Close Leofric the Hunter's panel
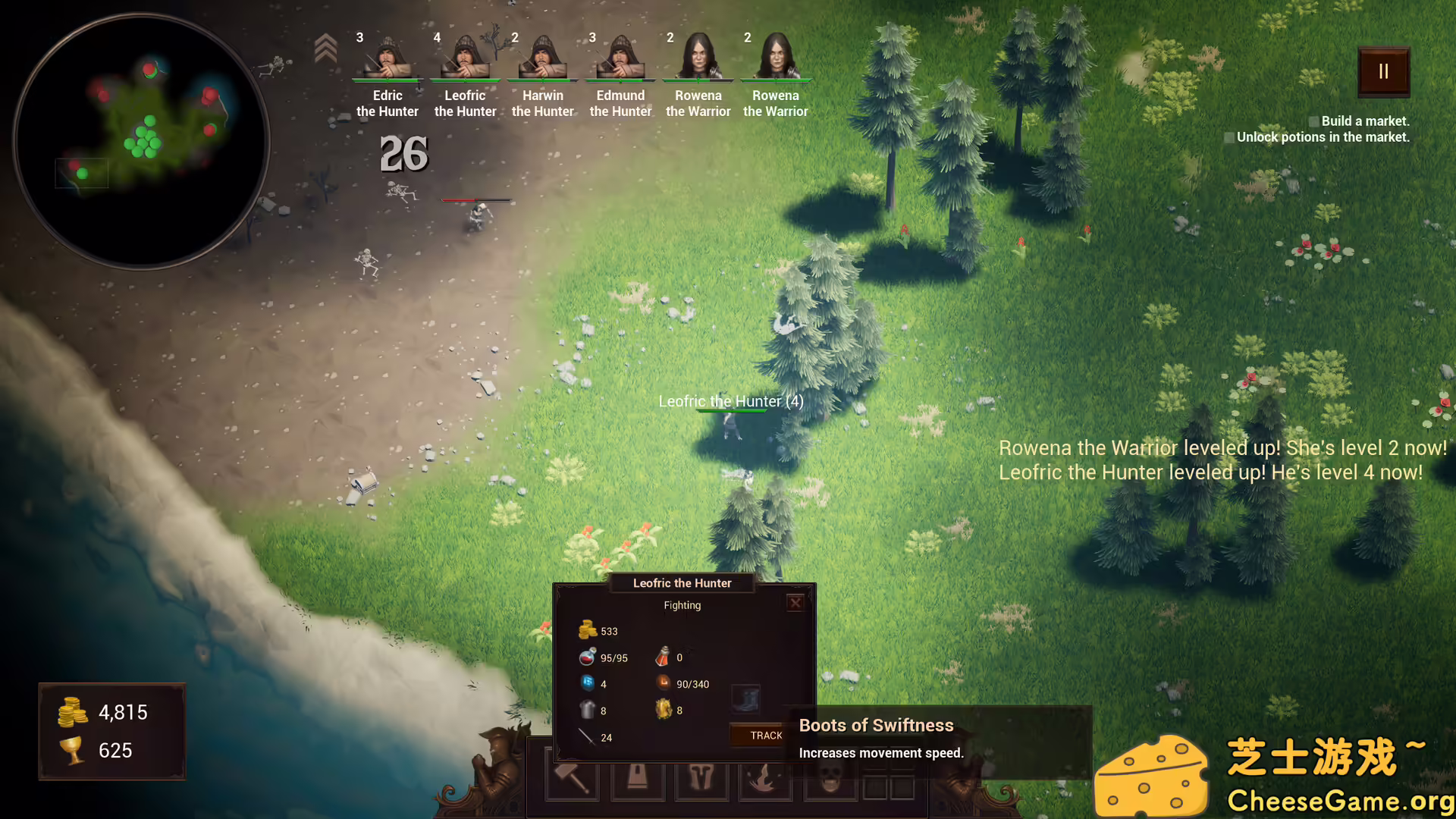Image resolution: width=1456 pixels, height=819 pixels. (x=795, y=603)
